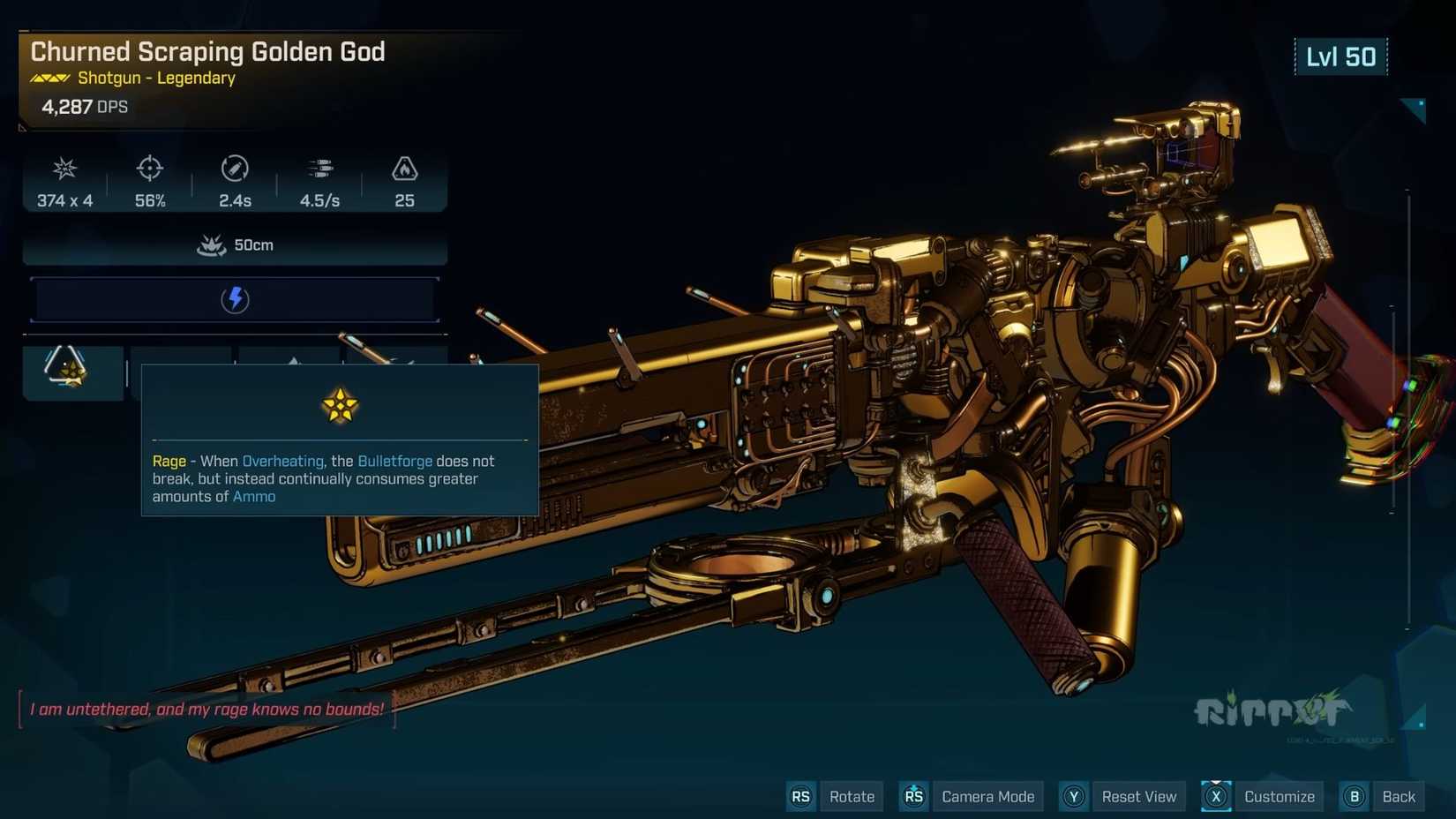
Task: Click the Back button
Action: pos(1397,795)
